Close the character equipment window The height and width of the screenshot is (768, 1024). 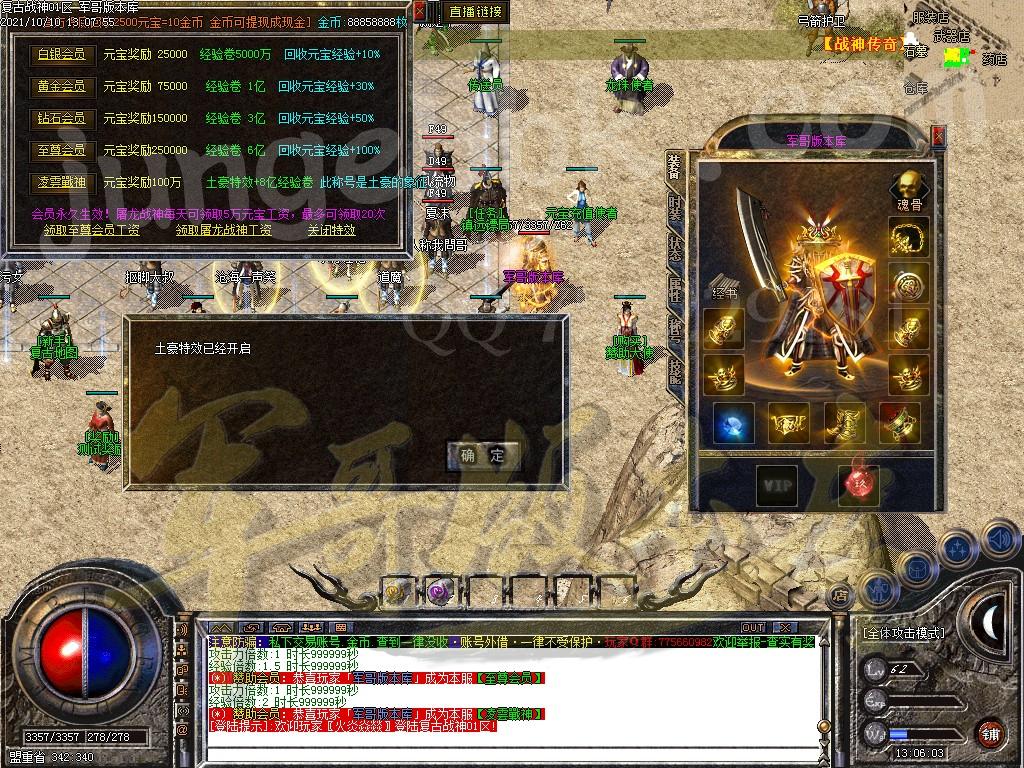coord(938,135)
